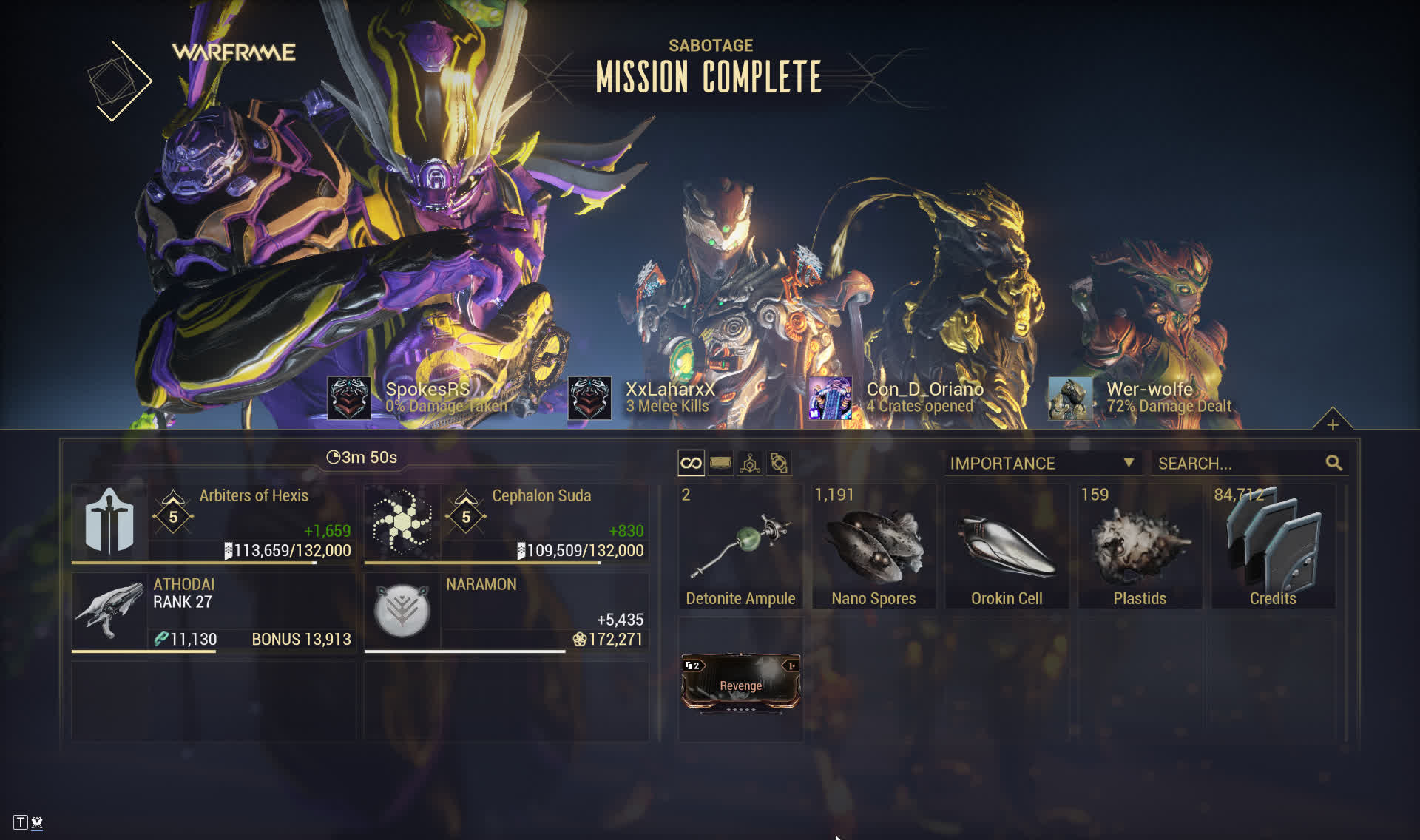Select the Naramon focus panel
The image size is (1420, 840).
pos(506,612)
